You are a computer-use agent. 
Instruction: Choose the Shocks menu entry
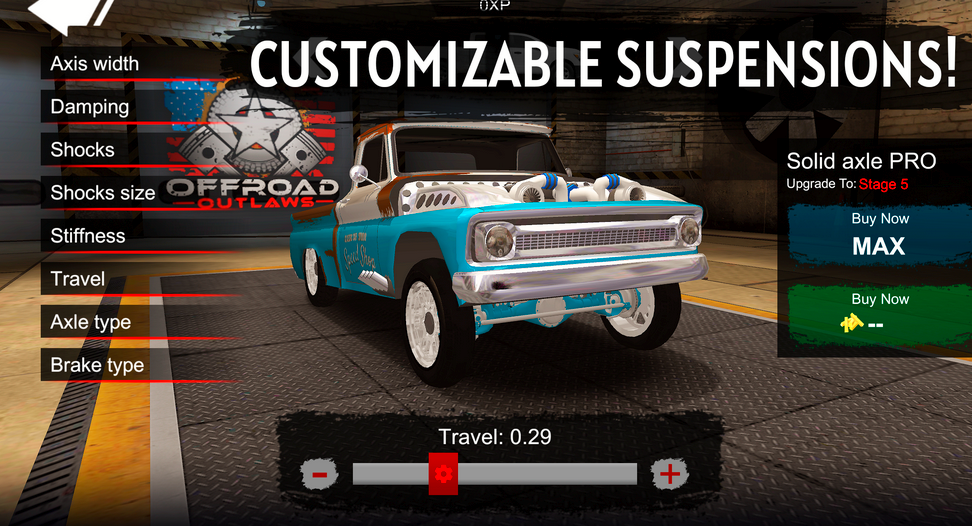tap(84, 150)
